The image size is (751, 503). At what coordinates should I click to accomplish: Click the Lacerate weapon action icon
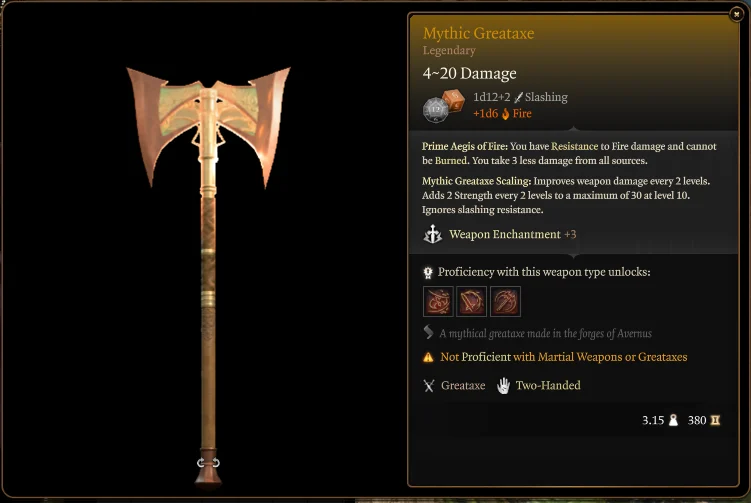472,301
